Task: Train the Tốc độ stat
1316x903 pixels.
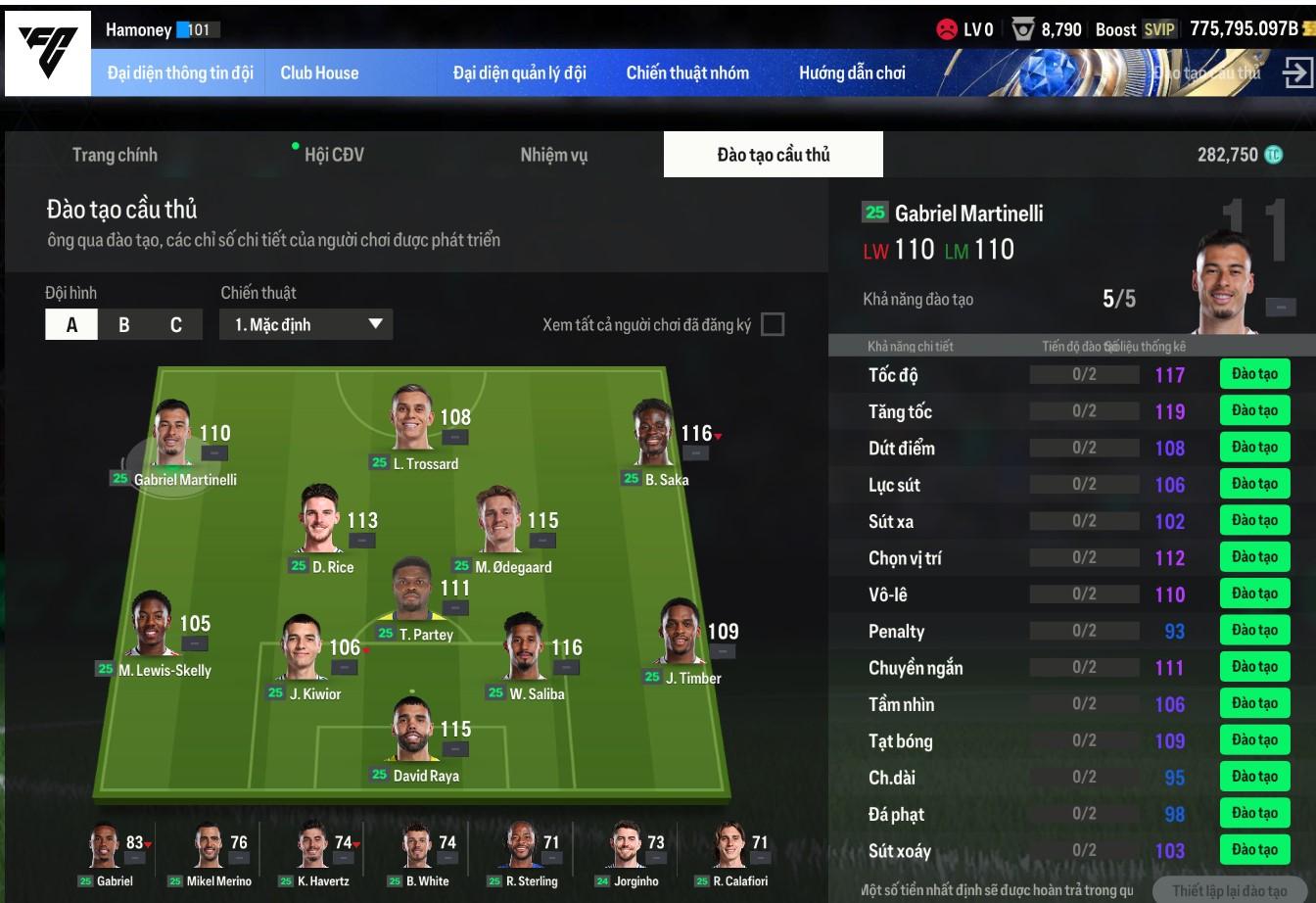Action: tap(1254, 374)
